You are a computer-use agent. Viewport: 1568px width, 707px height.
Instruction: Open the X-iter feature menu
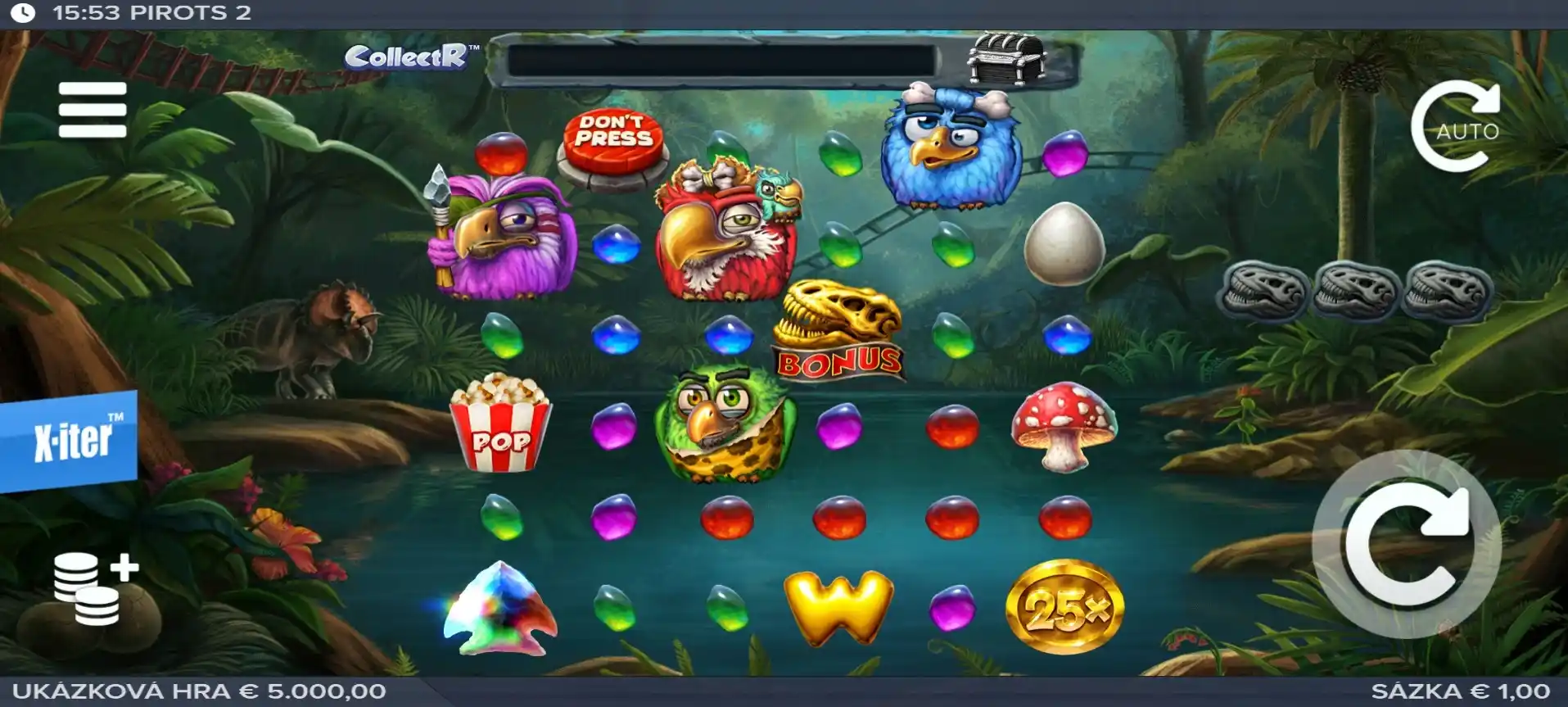[70, 441]
